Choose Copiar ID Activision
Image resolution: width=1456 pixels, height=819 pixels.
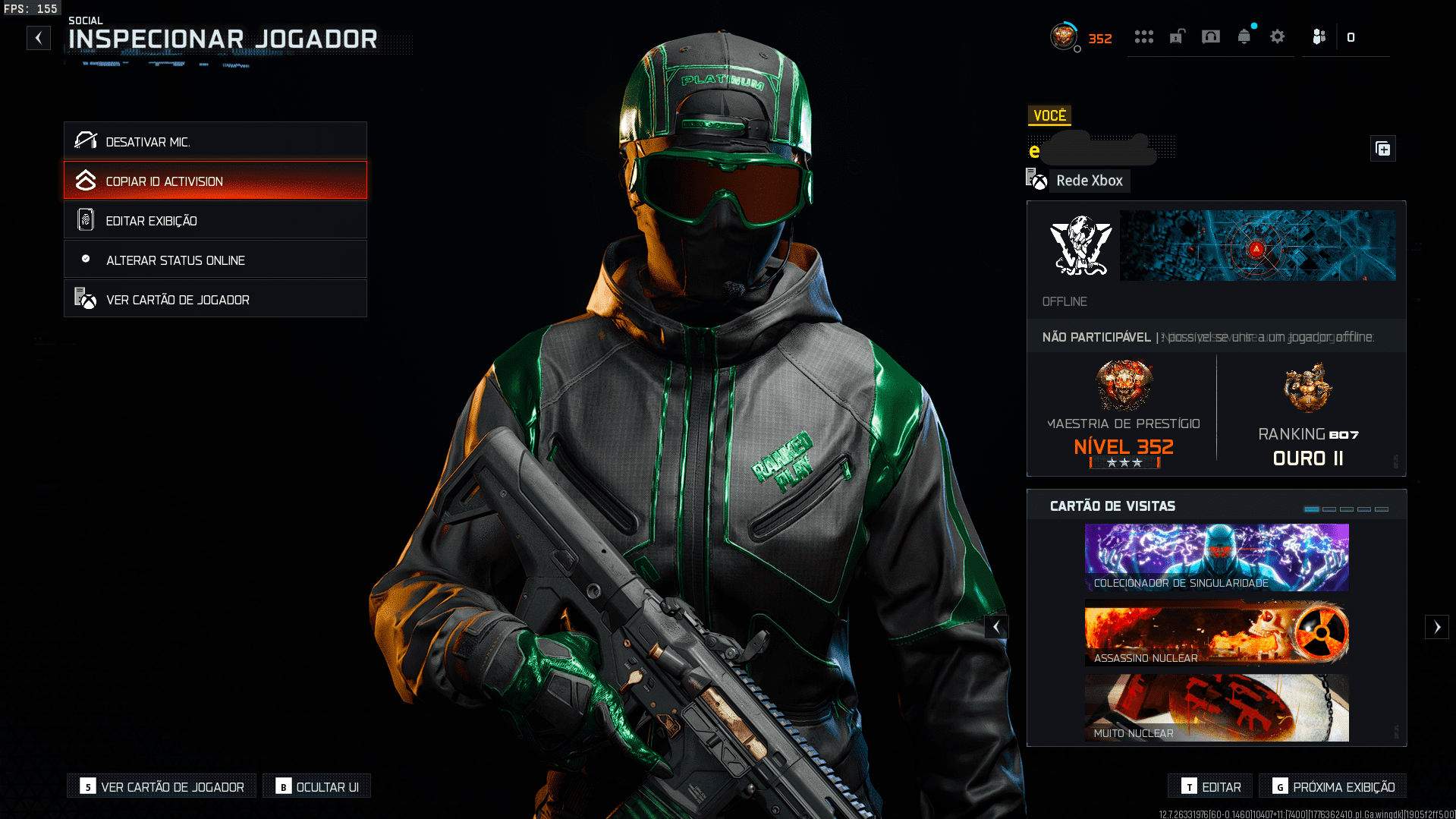215,181
